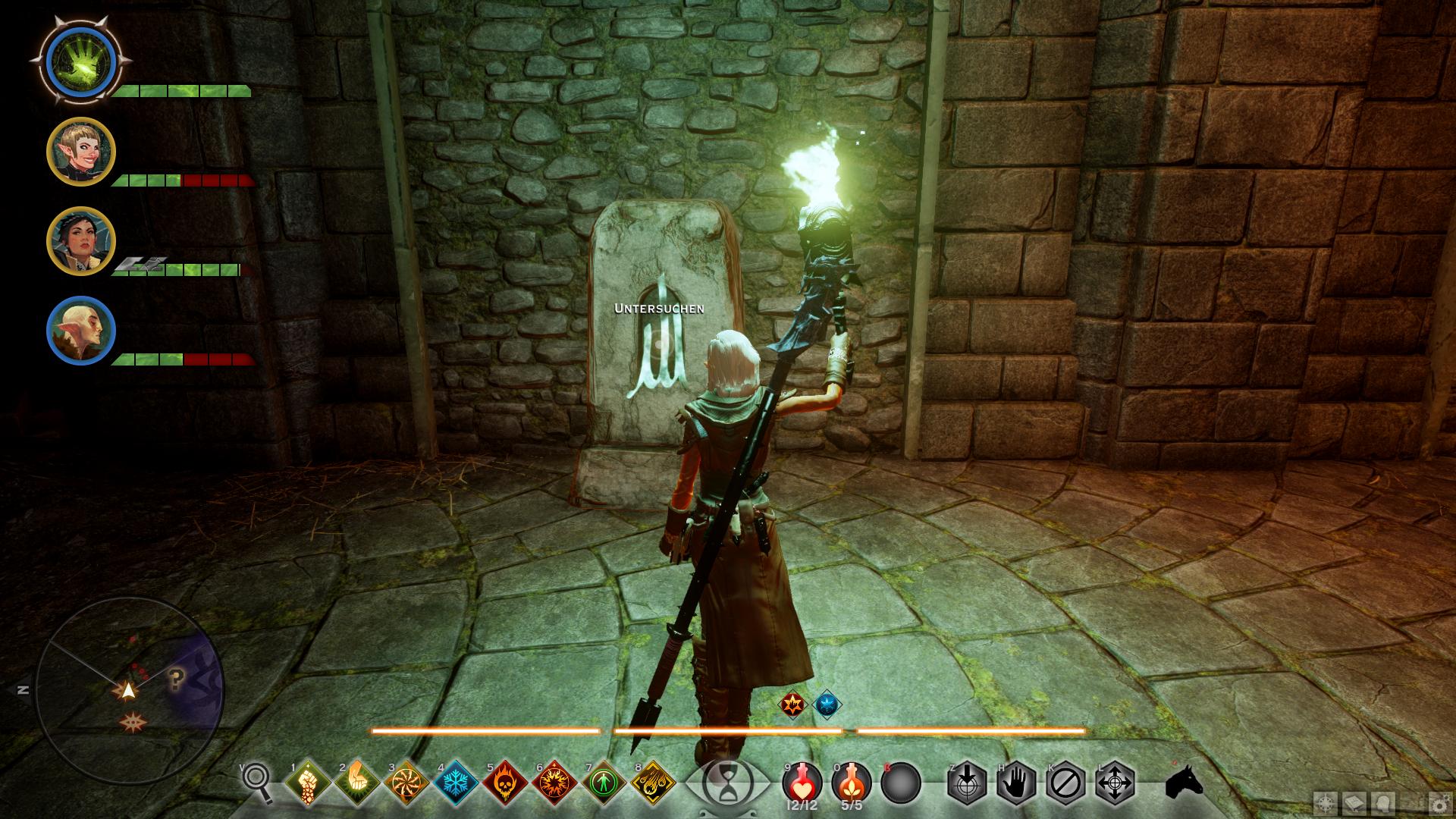Select the blonde elf companion portrait

click(81, 151)
